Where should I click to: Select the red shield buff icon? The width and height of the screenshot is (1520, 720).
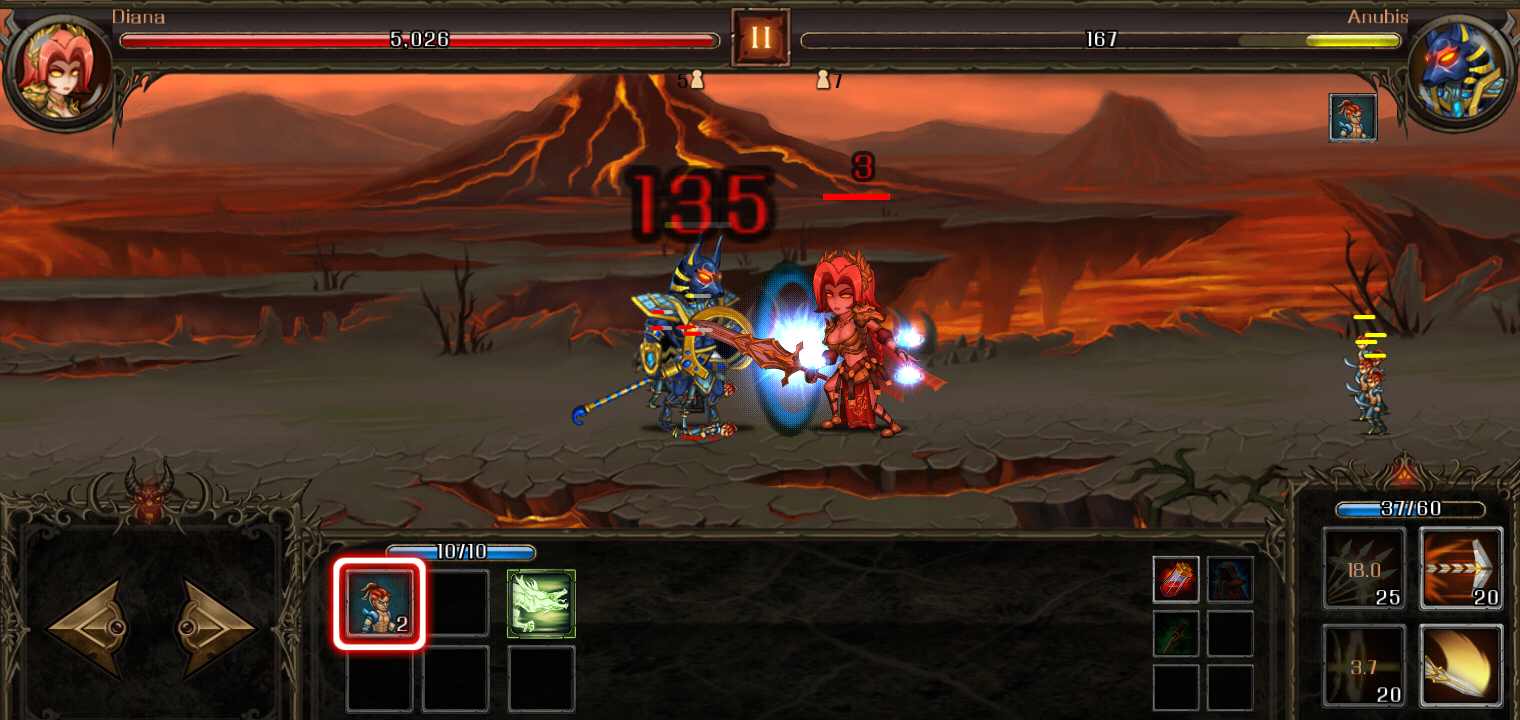pyautogui.click(x=1175, y=578)
